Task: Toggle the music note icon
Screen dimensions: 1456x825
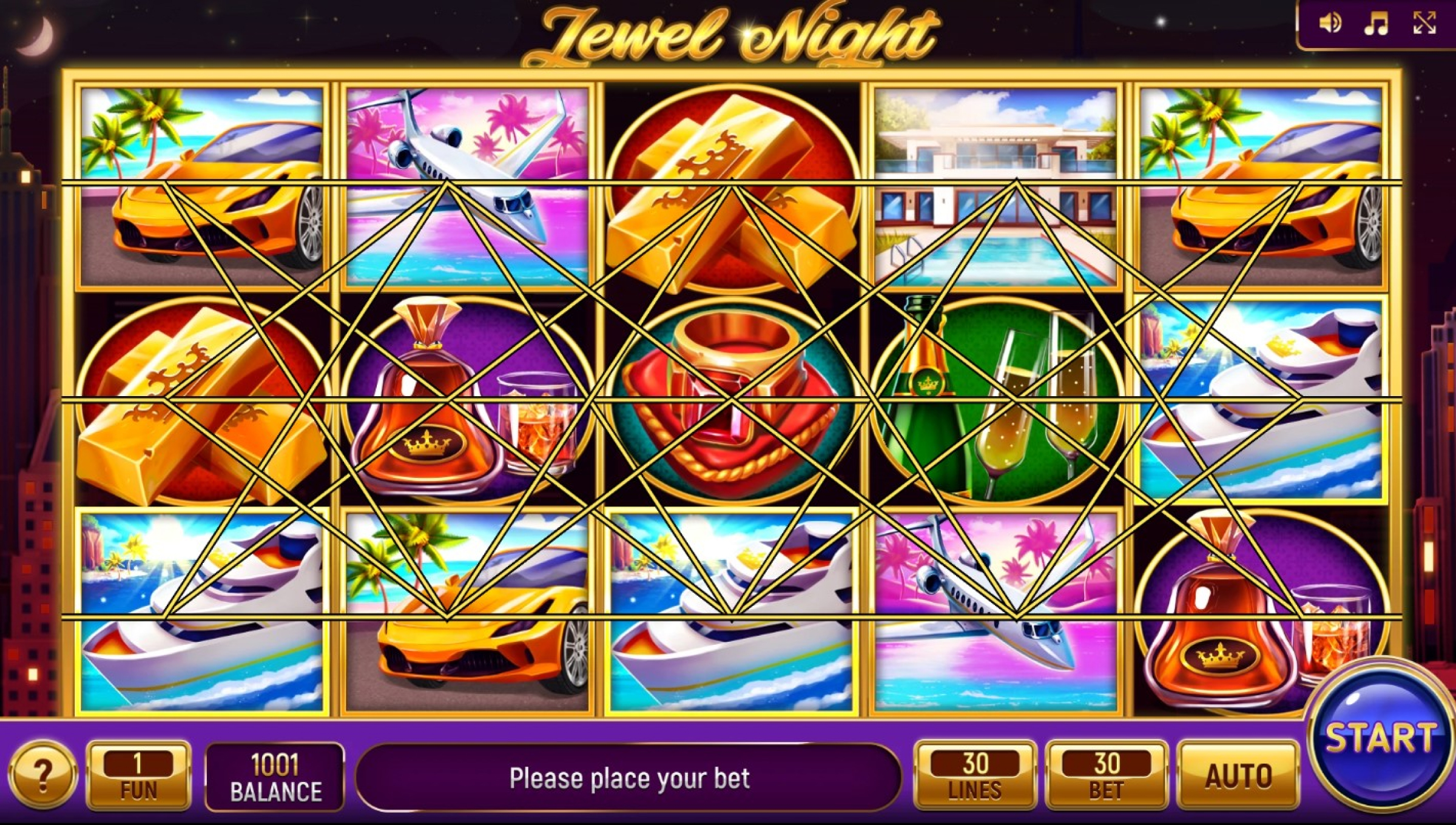Action: [1376, 24]
